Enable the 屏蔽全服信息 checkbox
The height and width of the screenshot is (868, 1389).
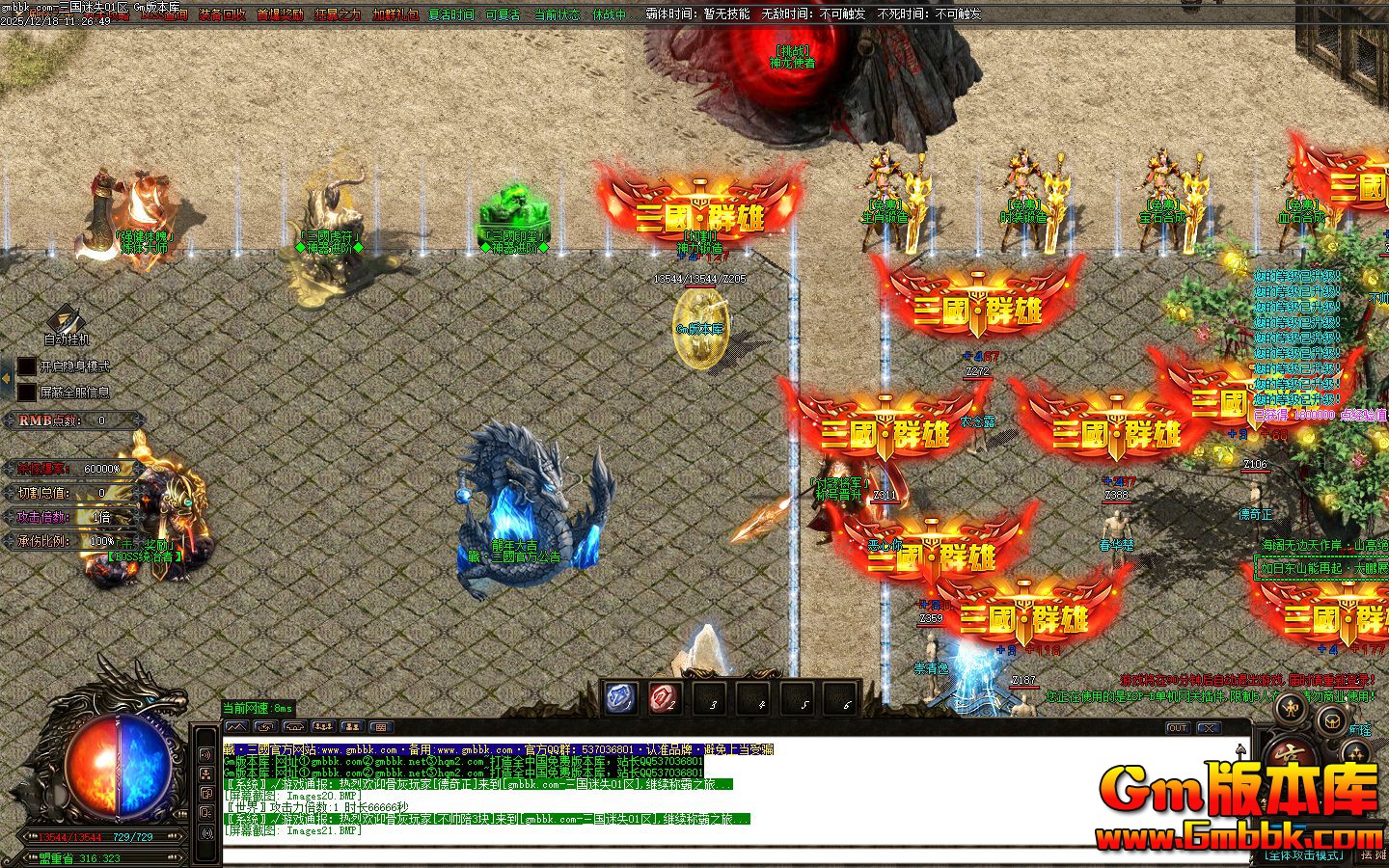[26, 392]
